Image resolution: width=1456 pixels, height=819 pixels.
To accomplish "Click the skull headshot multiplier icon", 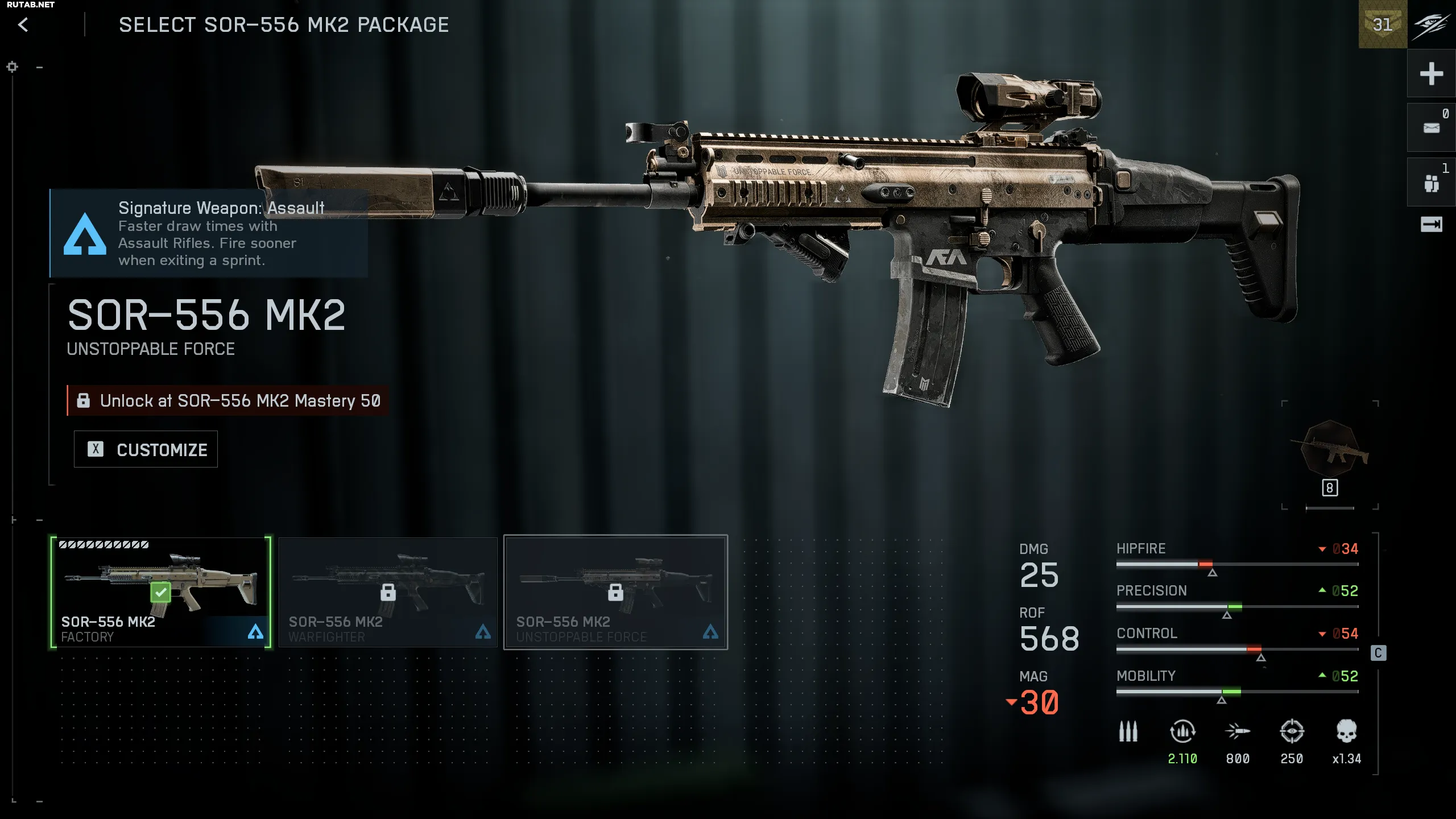I will pos(1346,731).
